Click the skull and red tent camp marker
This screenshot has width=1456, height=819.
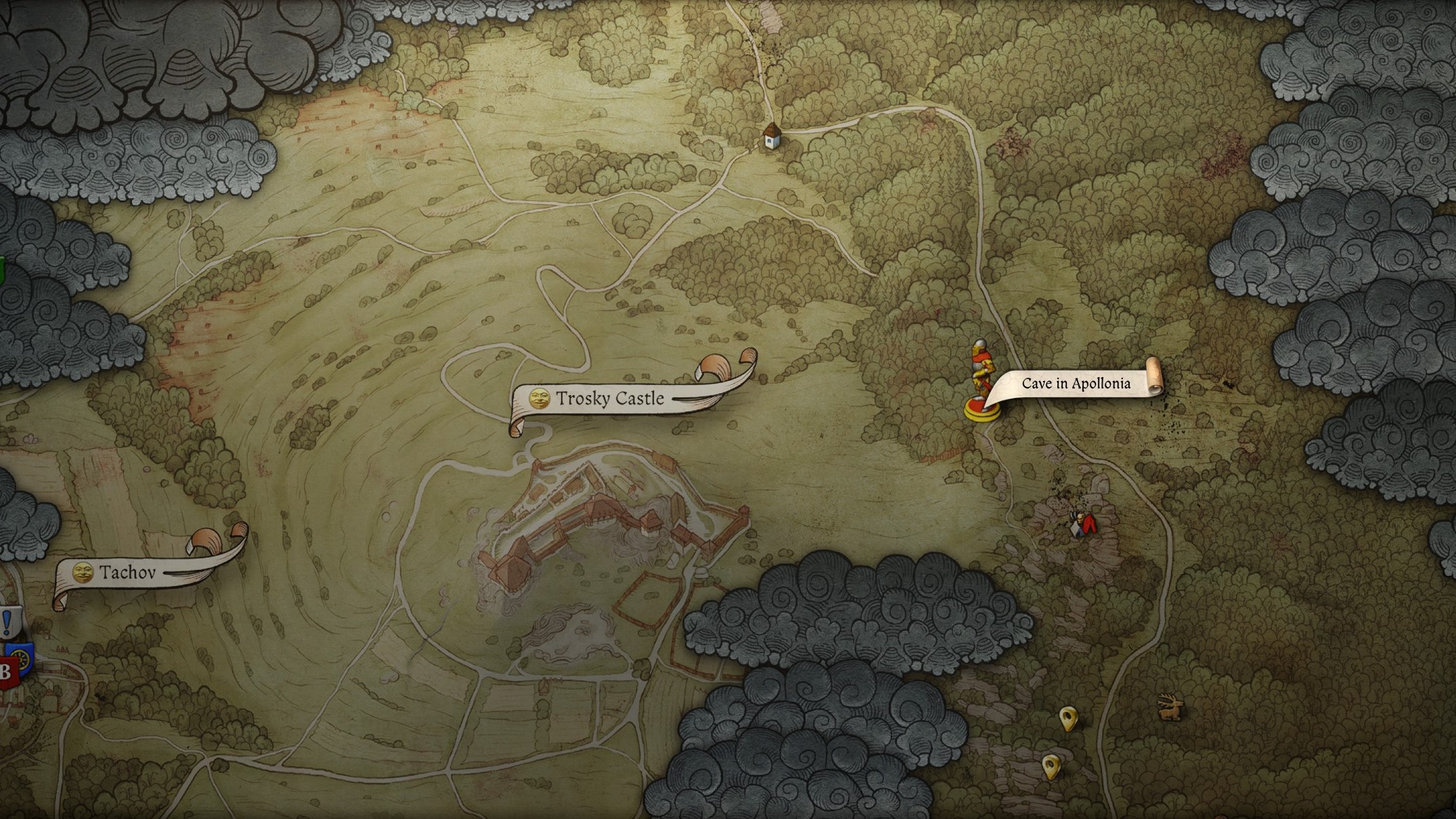(x=1082, y=525)
